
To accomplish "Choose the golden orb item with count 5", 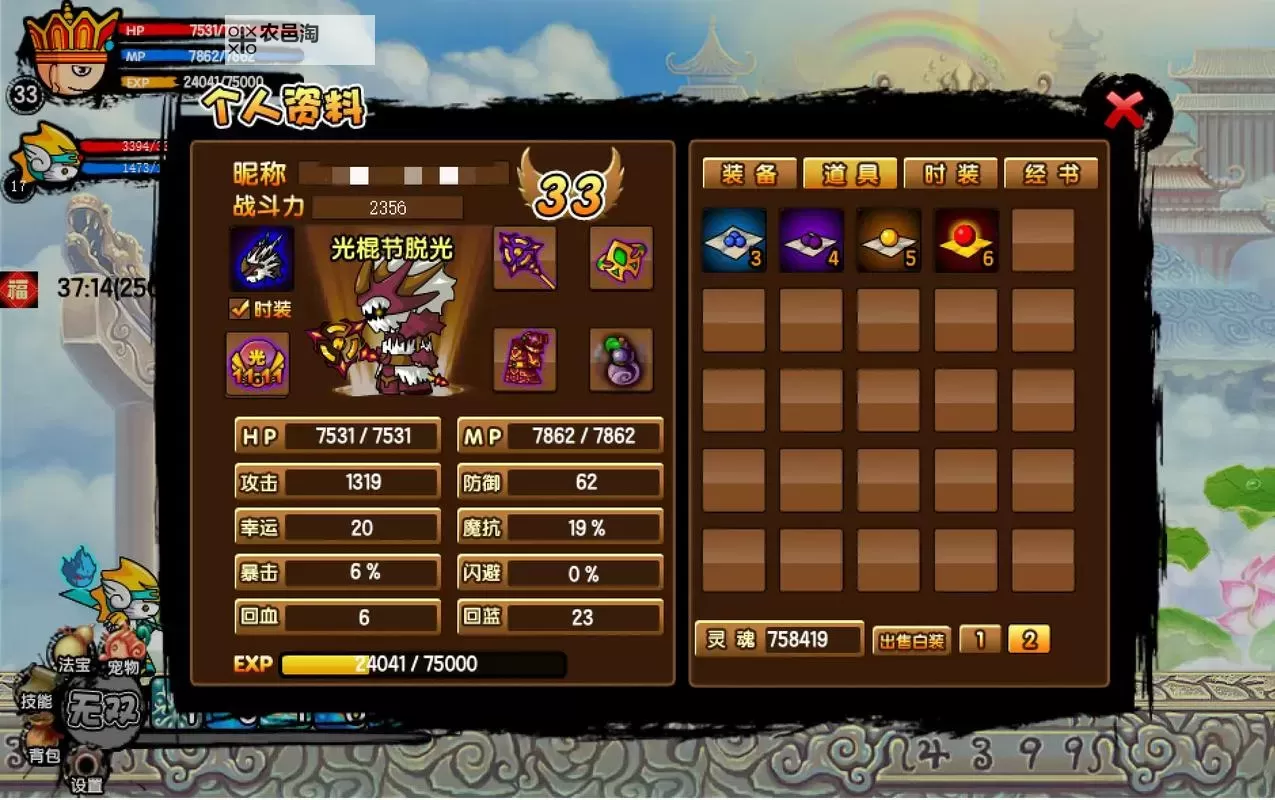I will coord(889,240).
